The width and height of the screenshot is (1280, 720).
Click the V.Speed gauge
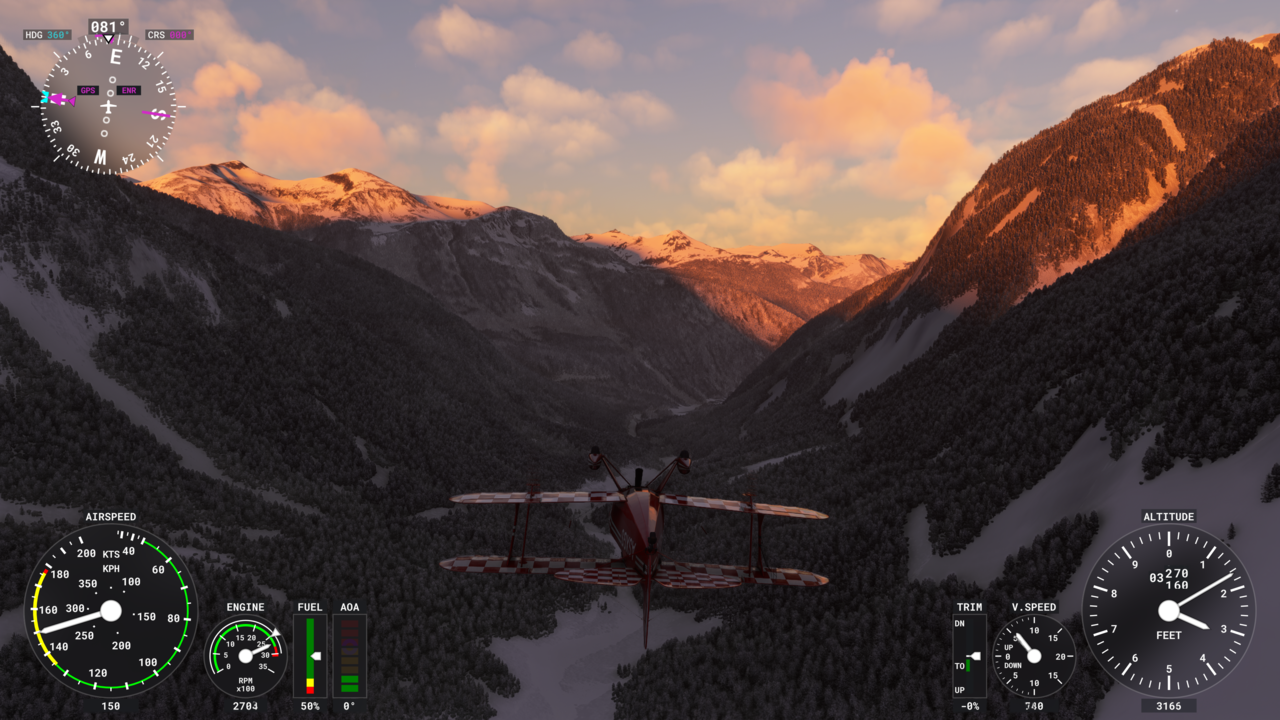click(1034, 656)
